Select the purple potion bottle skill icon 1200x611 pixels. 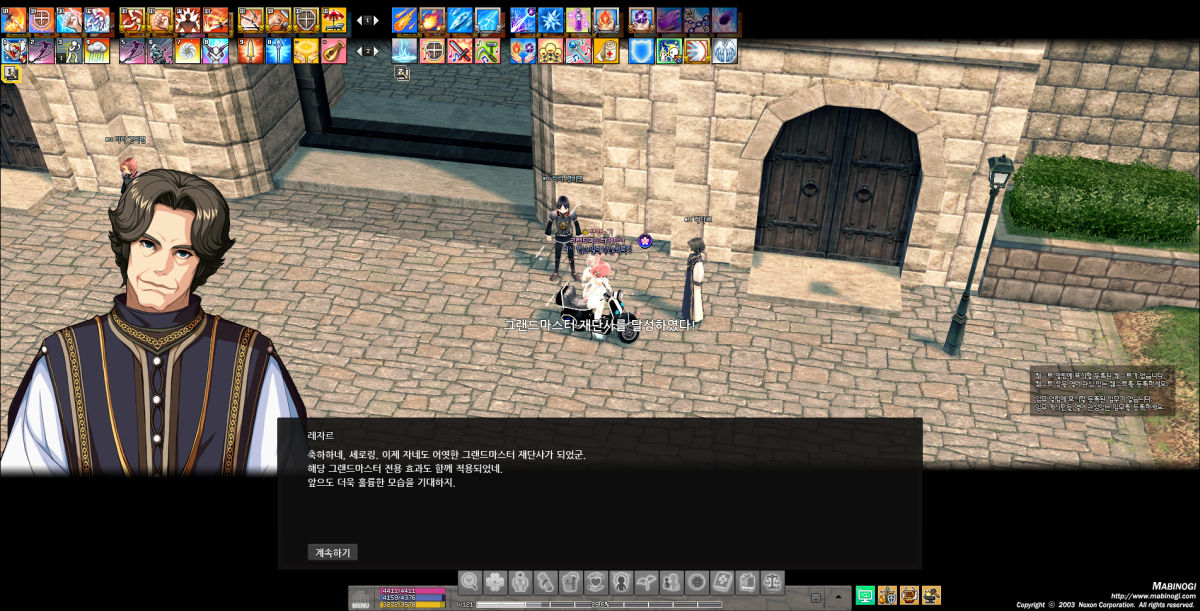(579, 19)
